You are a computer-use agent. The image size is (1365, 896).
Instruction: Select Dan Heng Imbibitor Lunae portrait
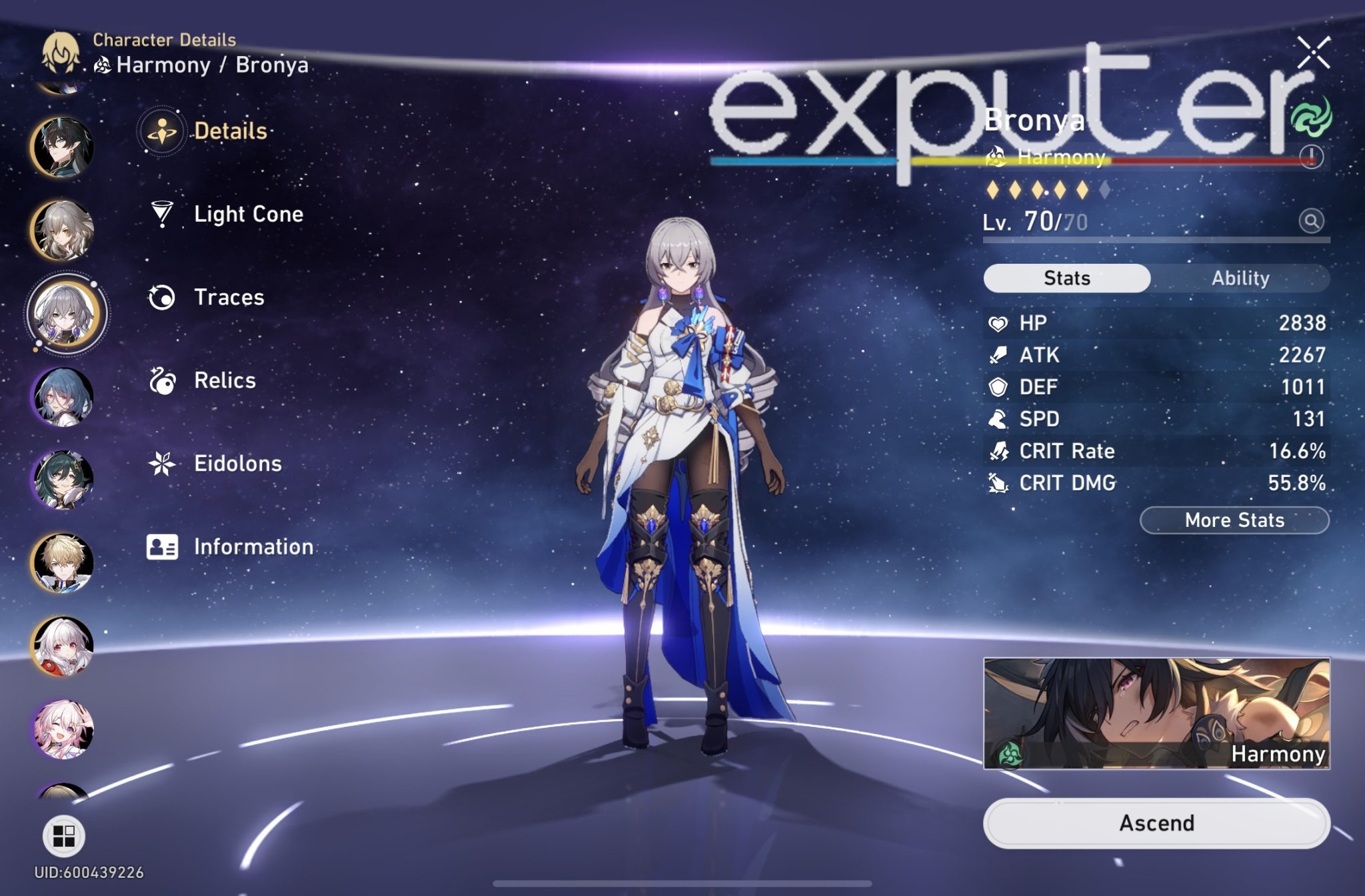coord(62,147)
